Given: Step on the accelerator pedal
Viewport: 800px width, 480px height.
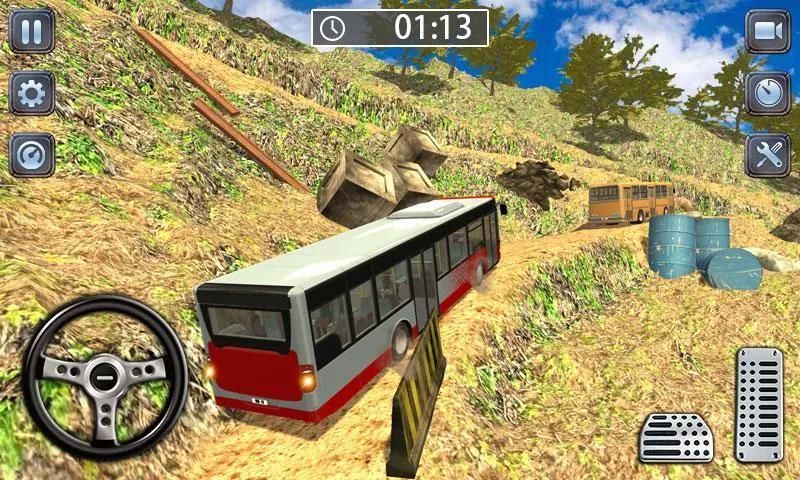Looking at the screenshot, I should [x=759, y=404].
